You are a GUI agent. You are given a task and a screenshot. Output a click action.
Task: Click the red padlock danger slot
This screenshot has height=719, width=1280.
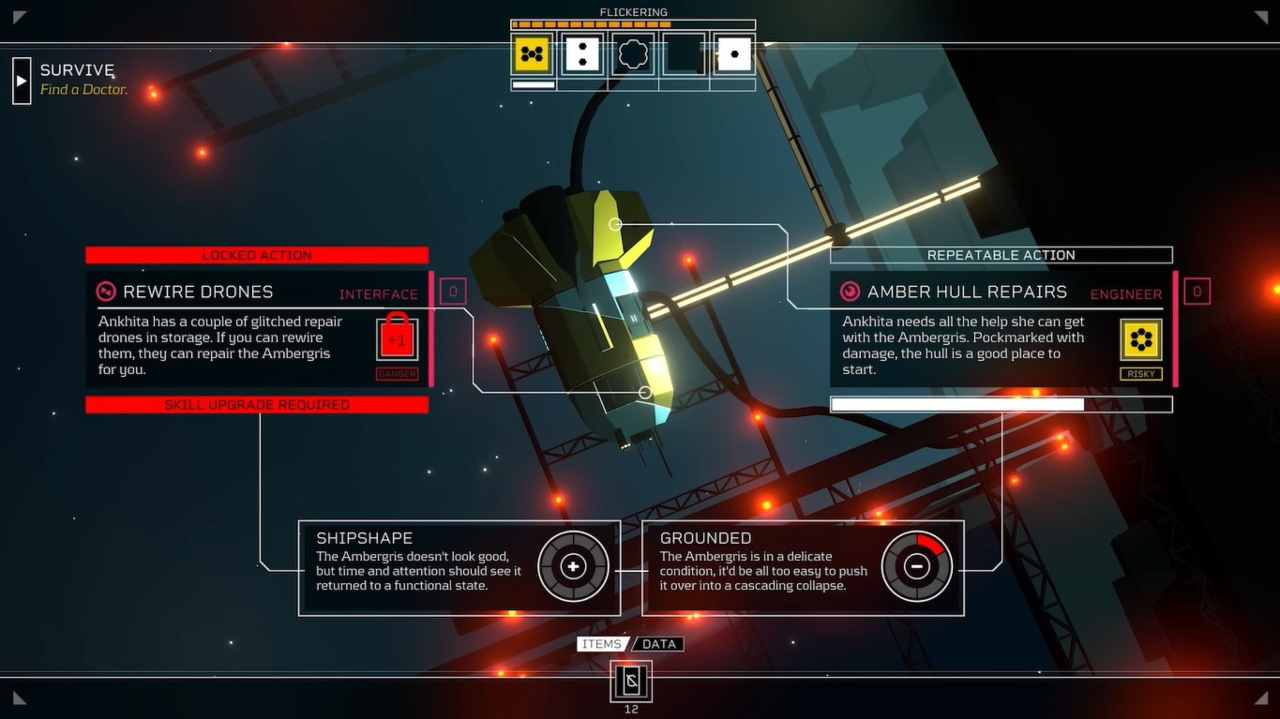pos(397,339)
